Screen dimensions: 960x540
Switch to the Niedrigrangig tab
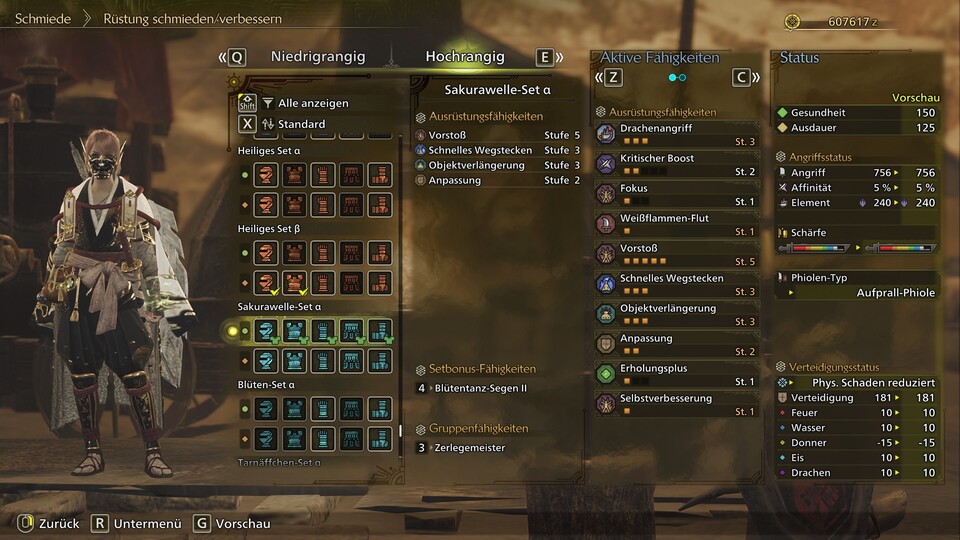point(317,57)
